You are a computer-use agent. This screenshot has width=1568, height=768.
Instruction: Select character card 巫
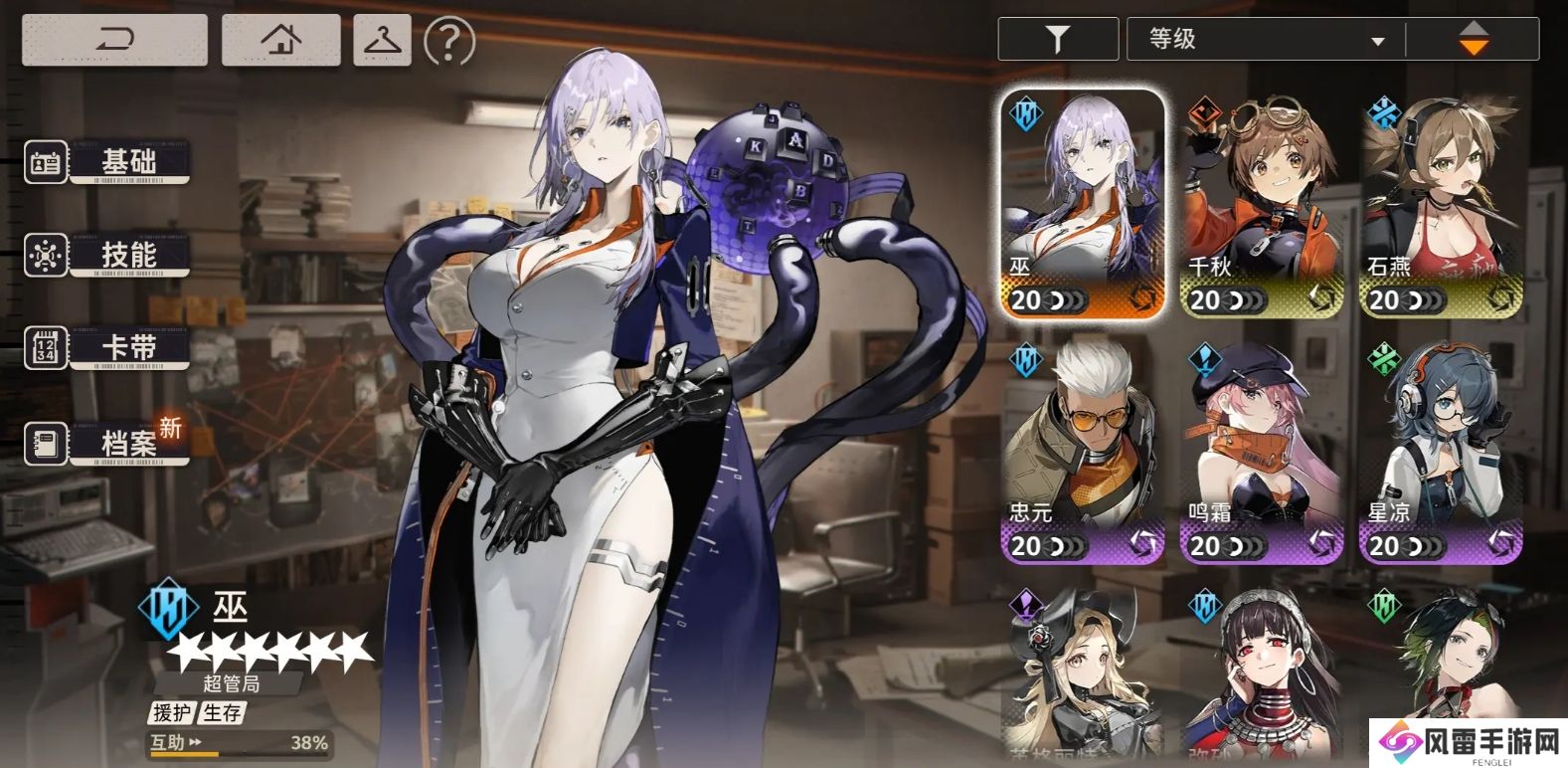click(x=1082, y=205)
